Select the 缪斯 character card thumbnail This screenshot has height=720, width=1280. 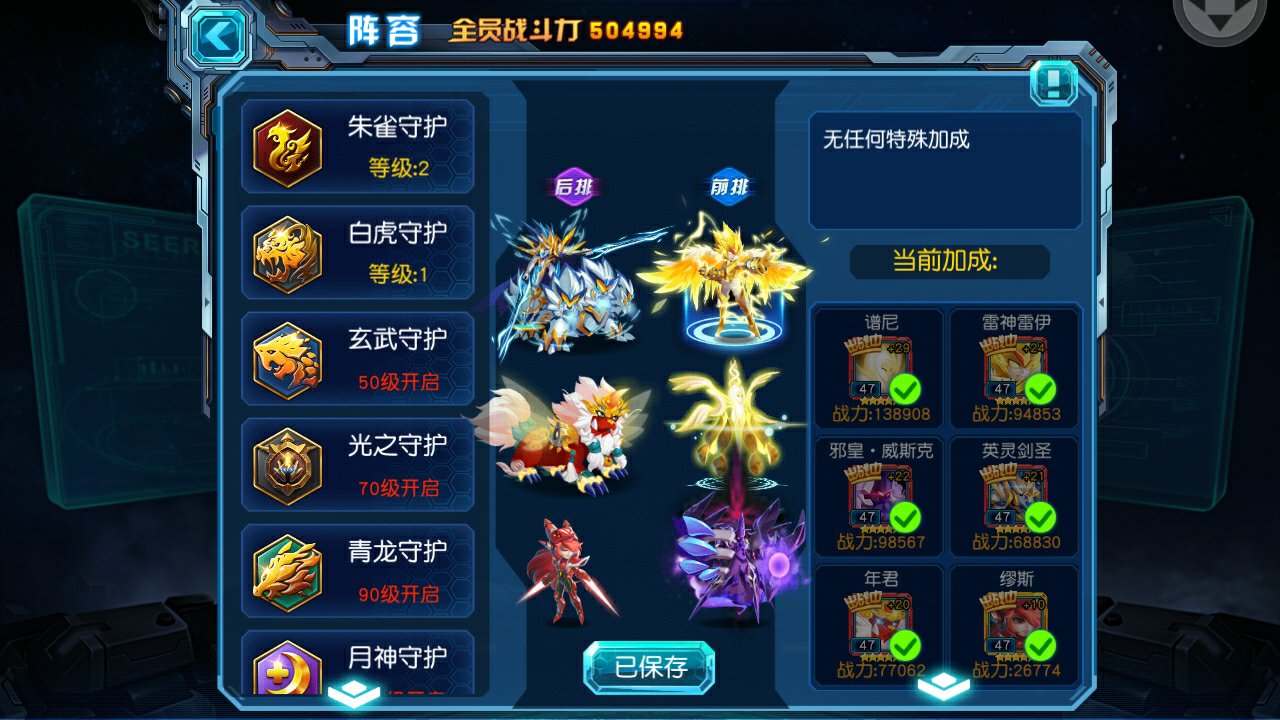click(x=1013, y=620)
